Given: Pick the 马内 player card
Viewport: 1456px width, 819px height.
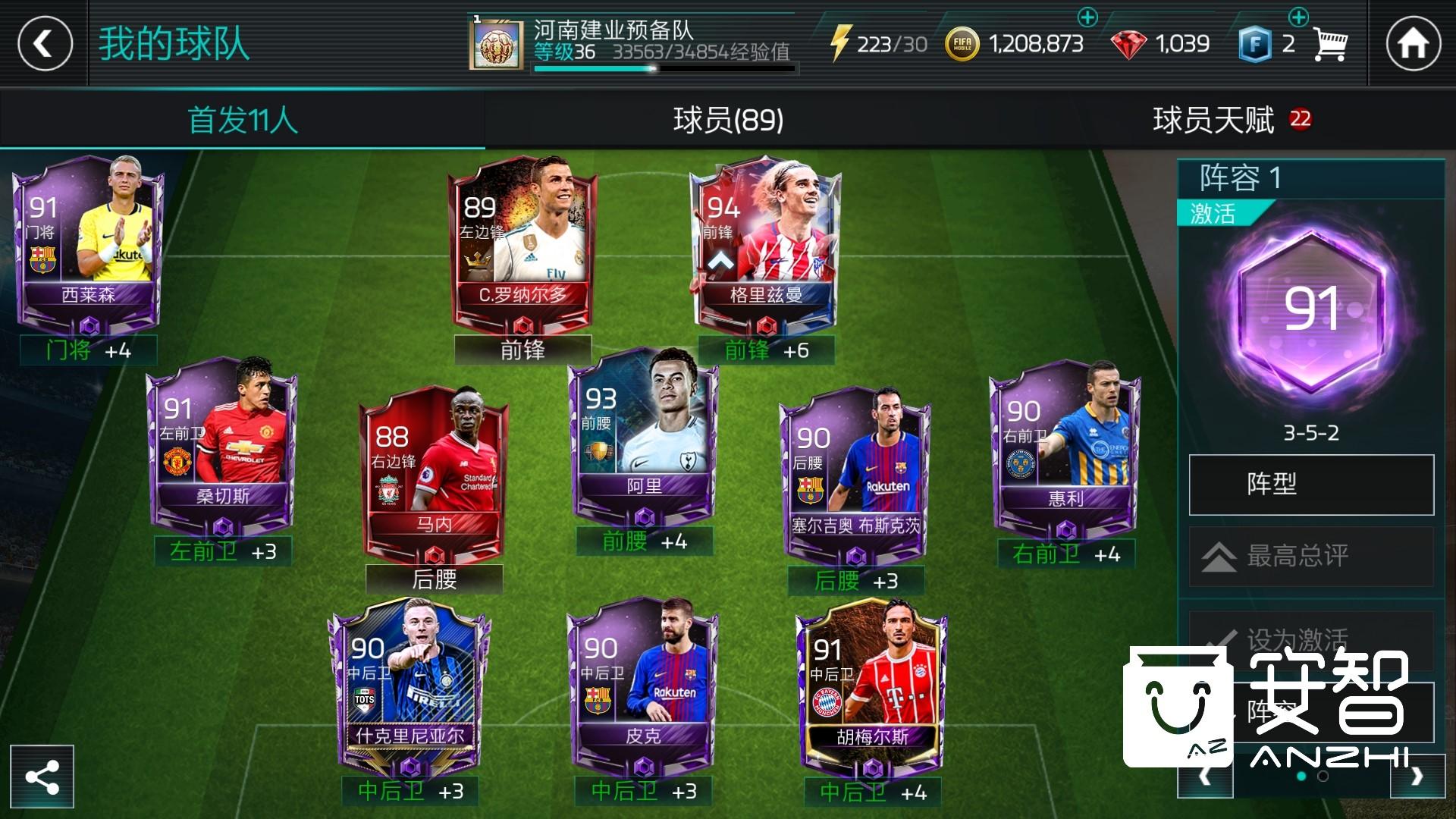Looking at the screenshot, I should coord(434,472).
